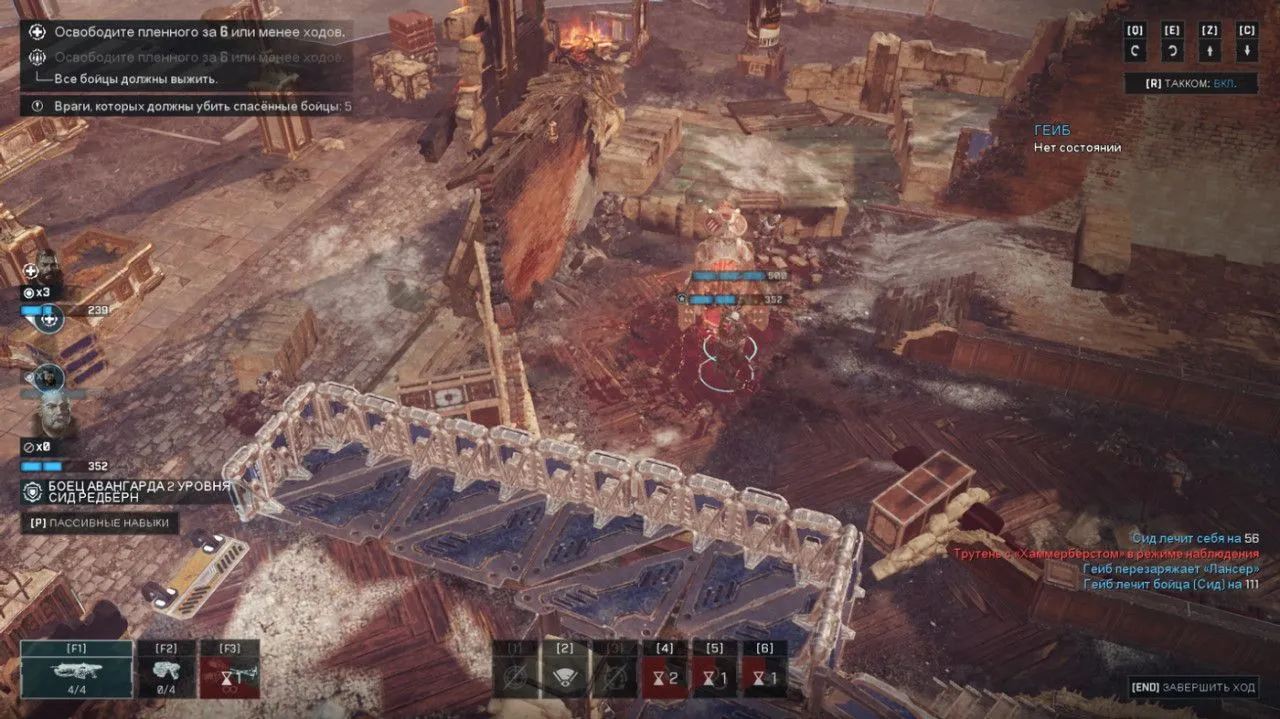Select the Lancer rifle with 4/4 ammo

point(76,670)
